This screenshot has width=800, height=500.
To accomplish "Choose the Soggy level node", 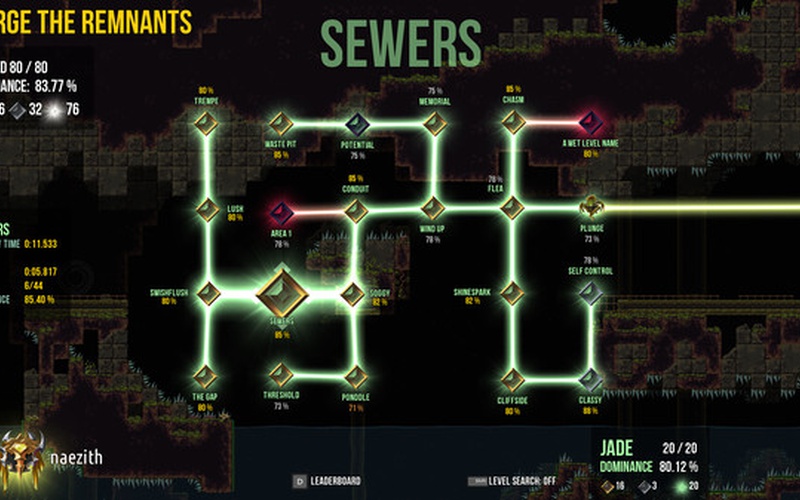I will click(352, 294).
